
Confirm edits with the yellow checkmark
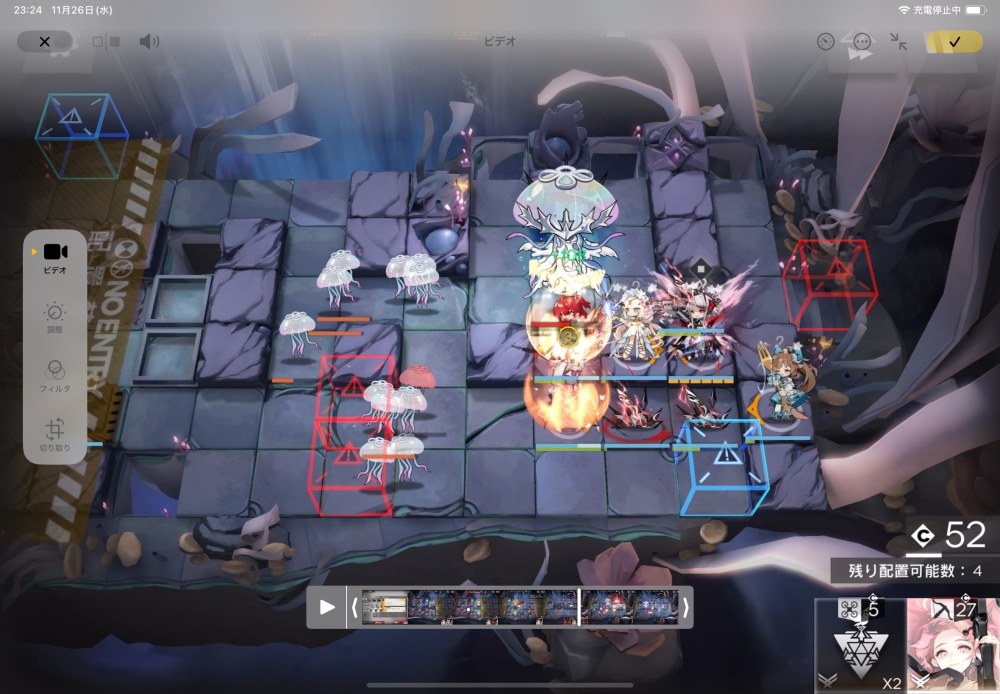953,42
